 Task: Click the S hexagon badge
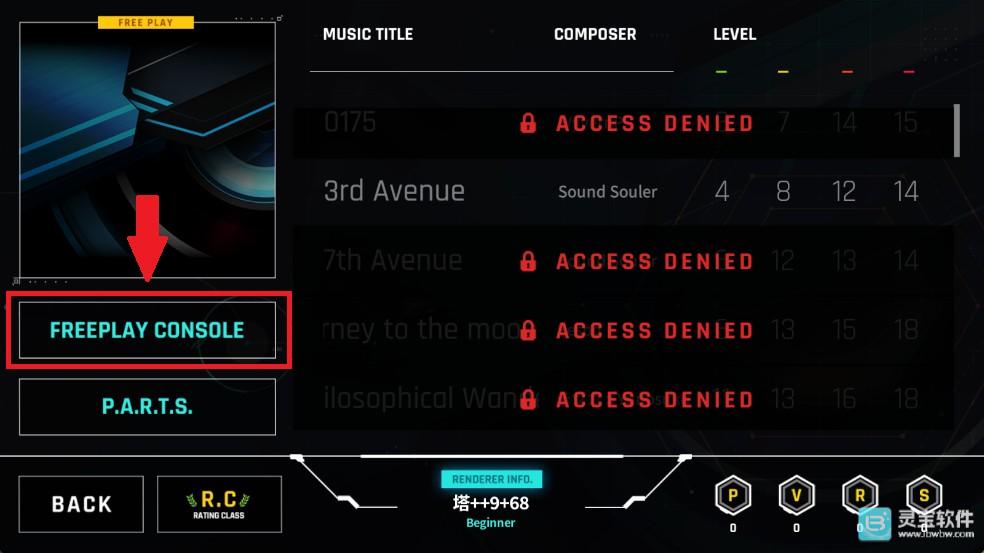point(923,496)
